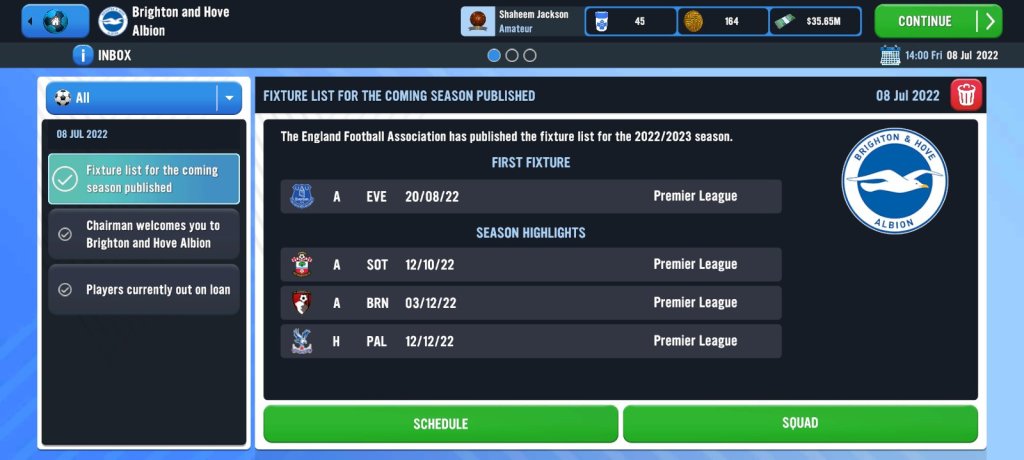Click the green Continue button
1024x460 pixels.
pyautogui.click(x=937, y=21)
